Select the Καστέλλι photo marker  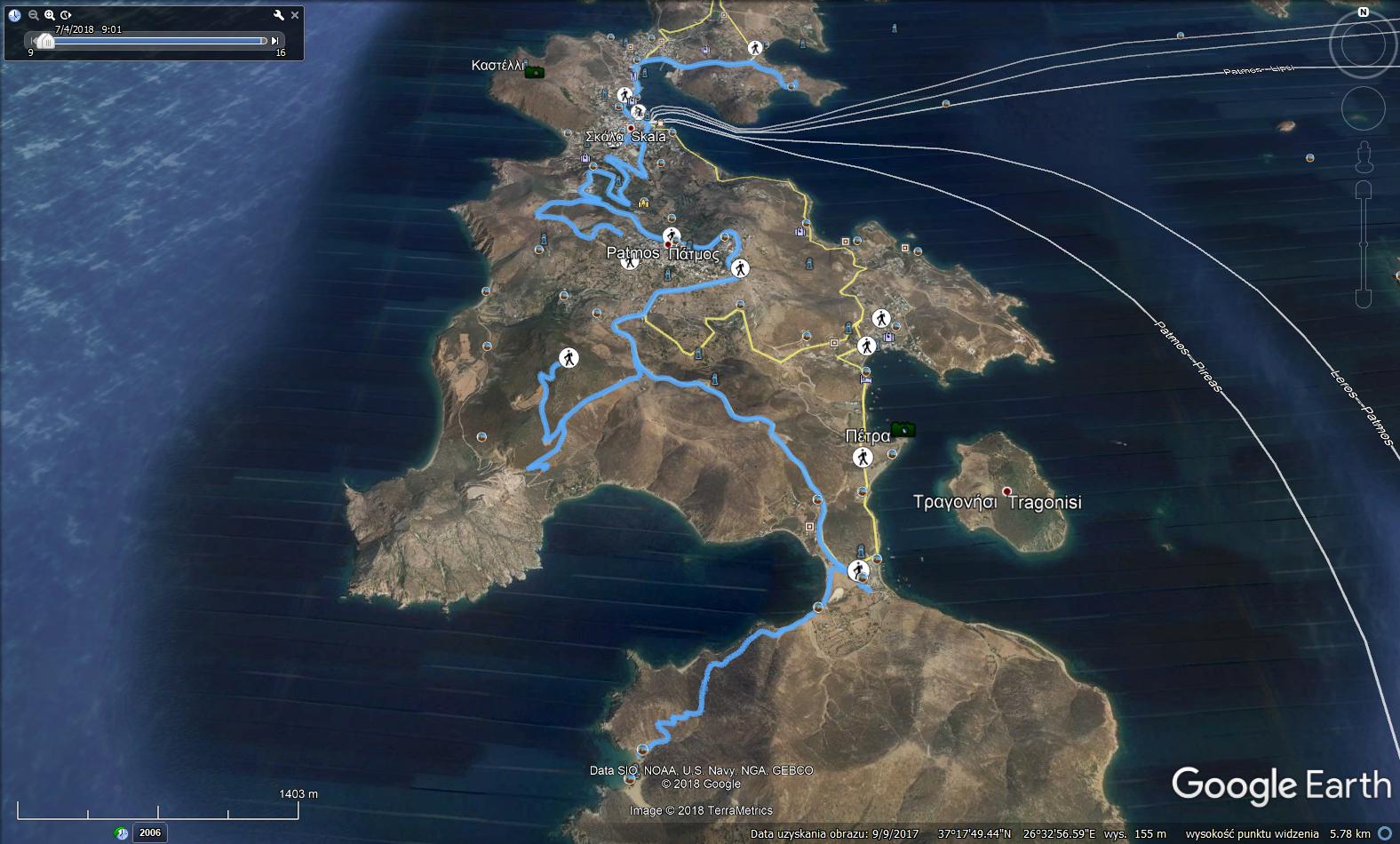pos(535,72)
